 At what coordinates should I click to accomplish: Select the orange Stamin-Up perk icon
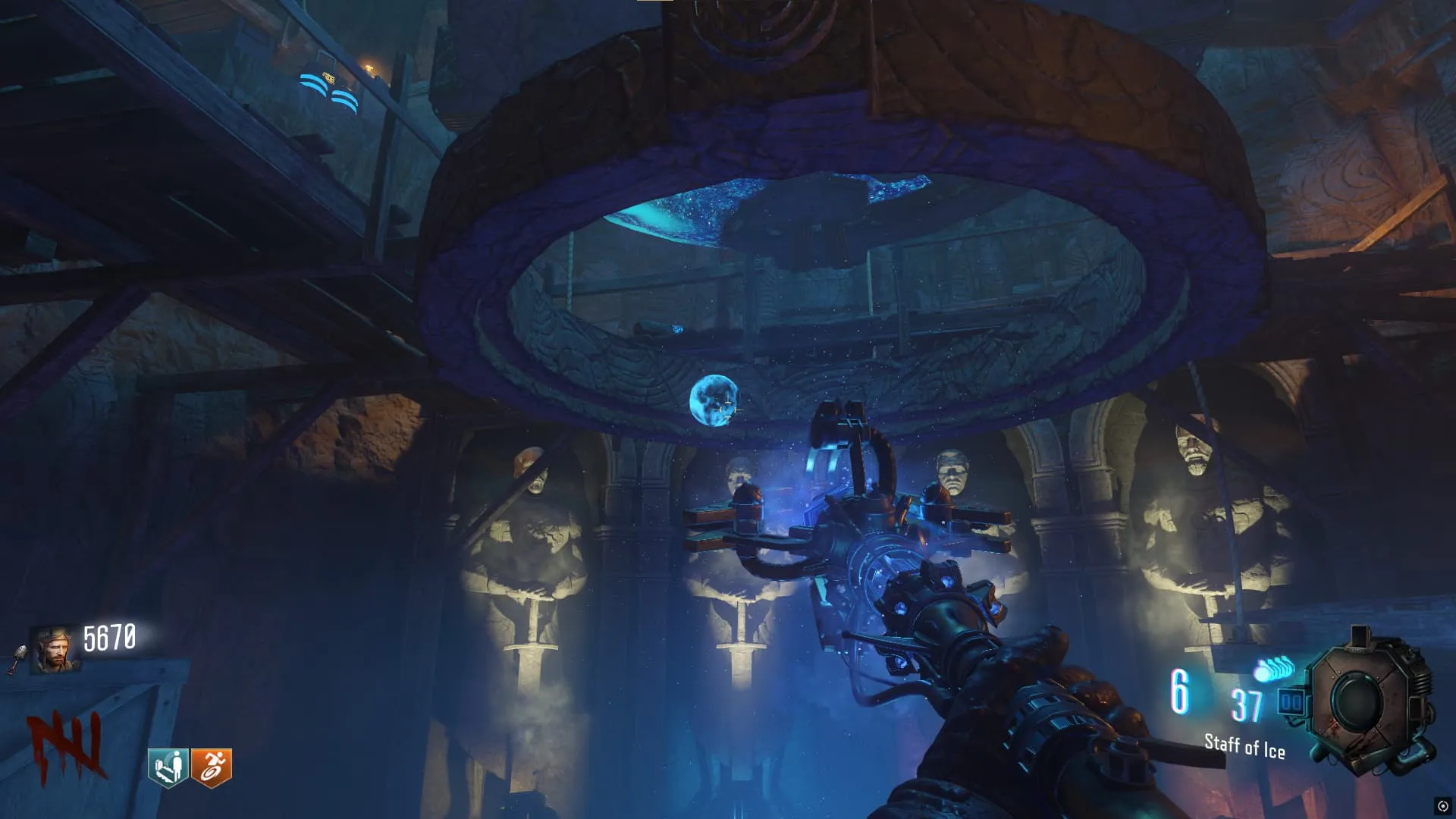click(212, 767)
